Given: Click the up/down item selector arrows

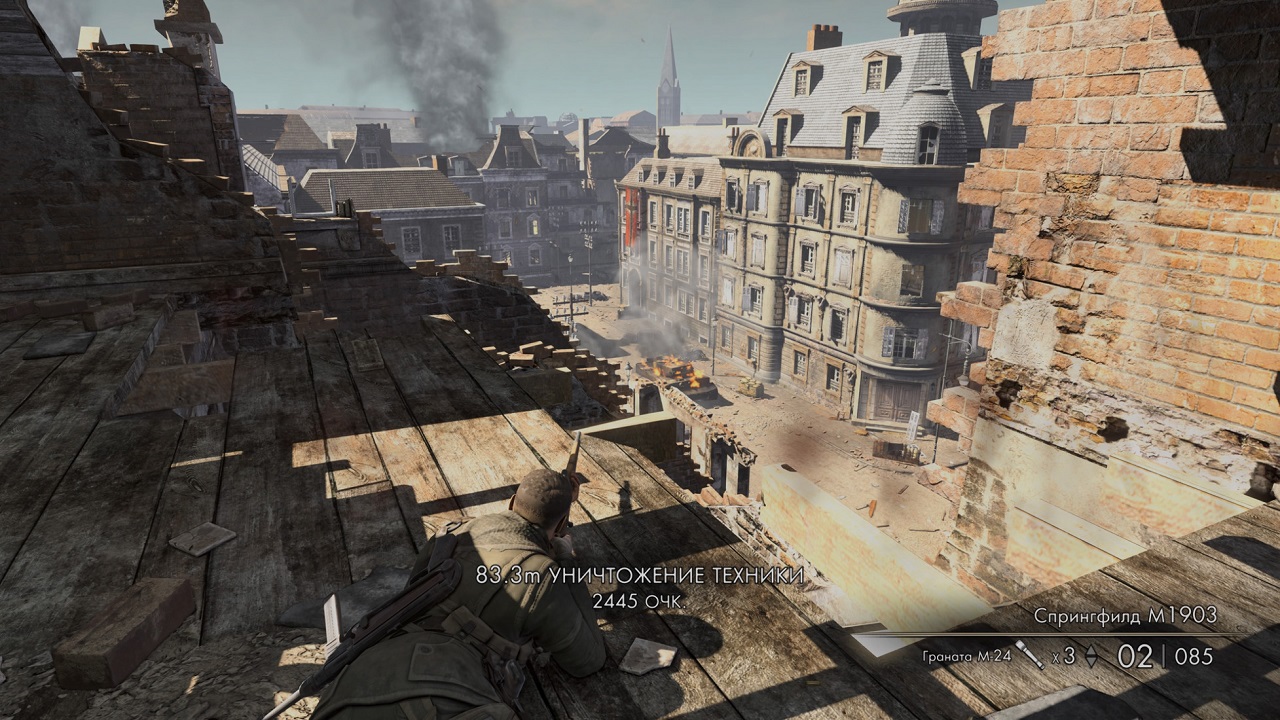Looking at the screenshot, I should (1091, 657).
